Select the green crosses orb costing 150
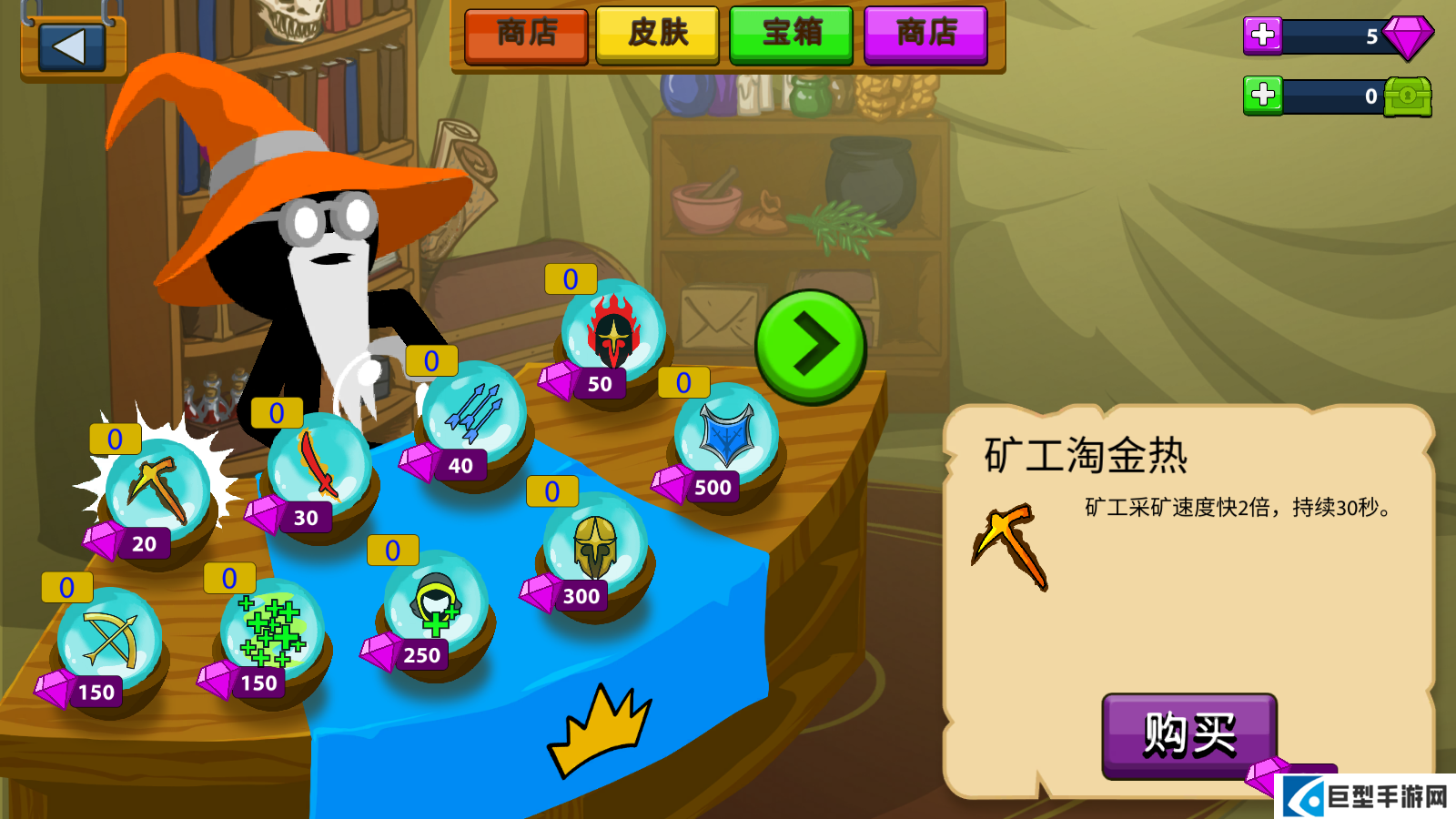 tap(272, 632)
